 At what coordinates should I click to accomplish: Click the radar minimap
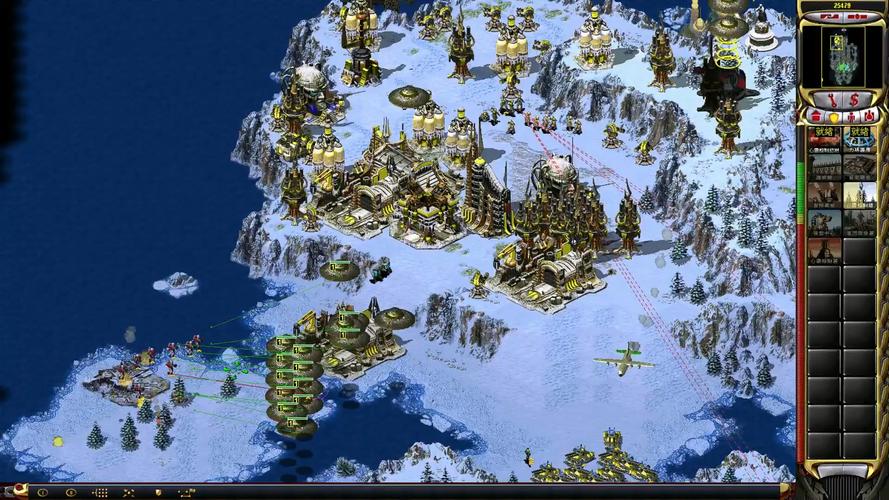(843, 54)
